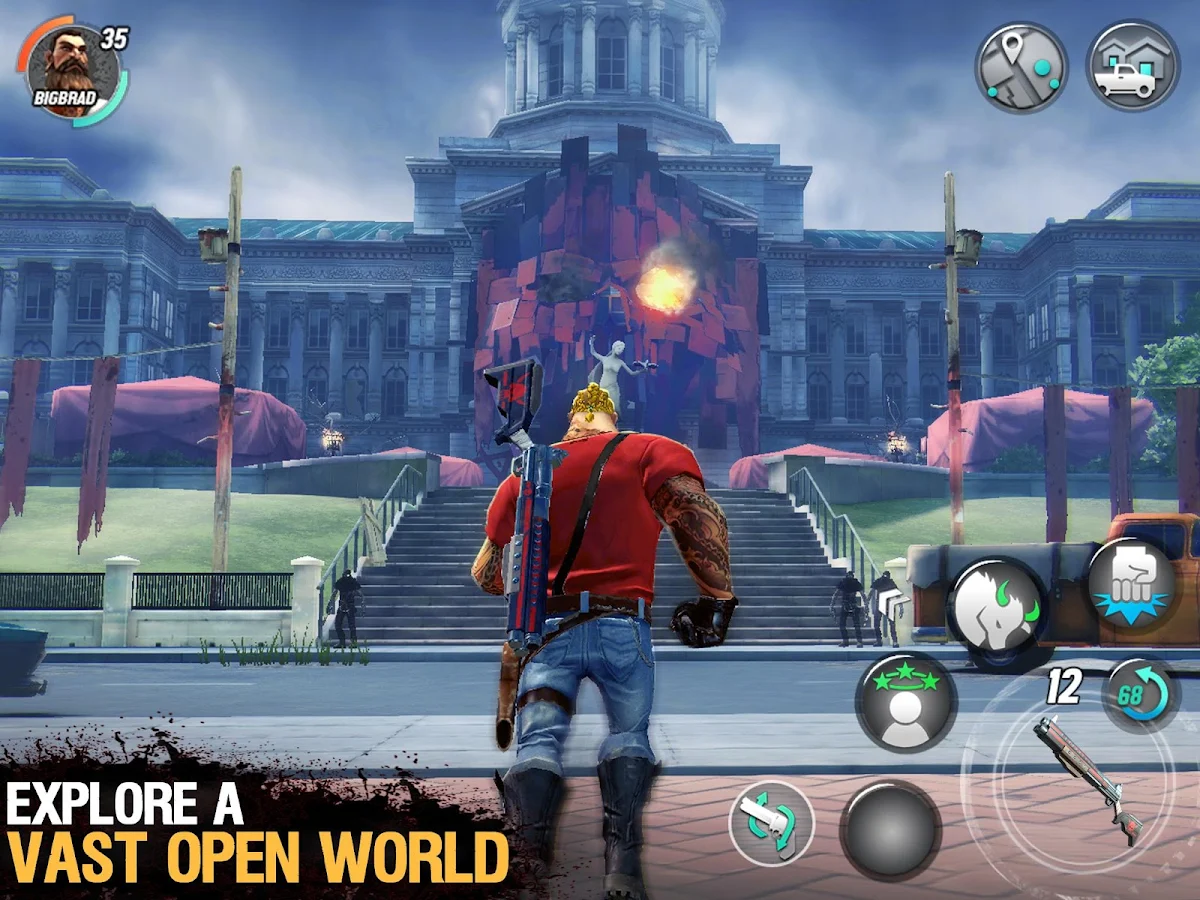The height and width of the screenshot is (900, 1200).
Task: Swap weapons with the cycling arrows button
Action: pos(771,822)
